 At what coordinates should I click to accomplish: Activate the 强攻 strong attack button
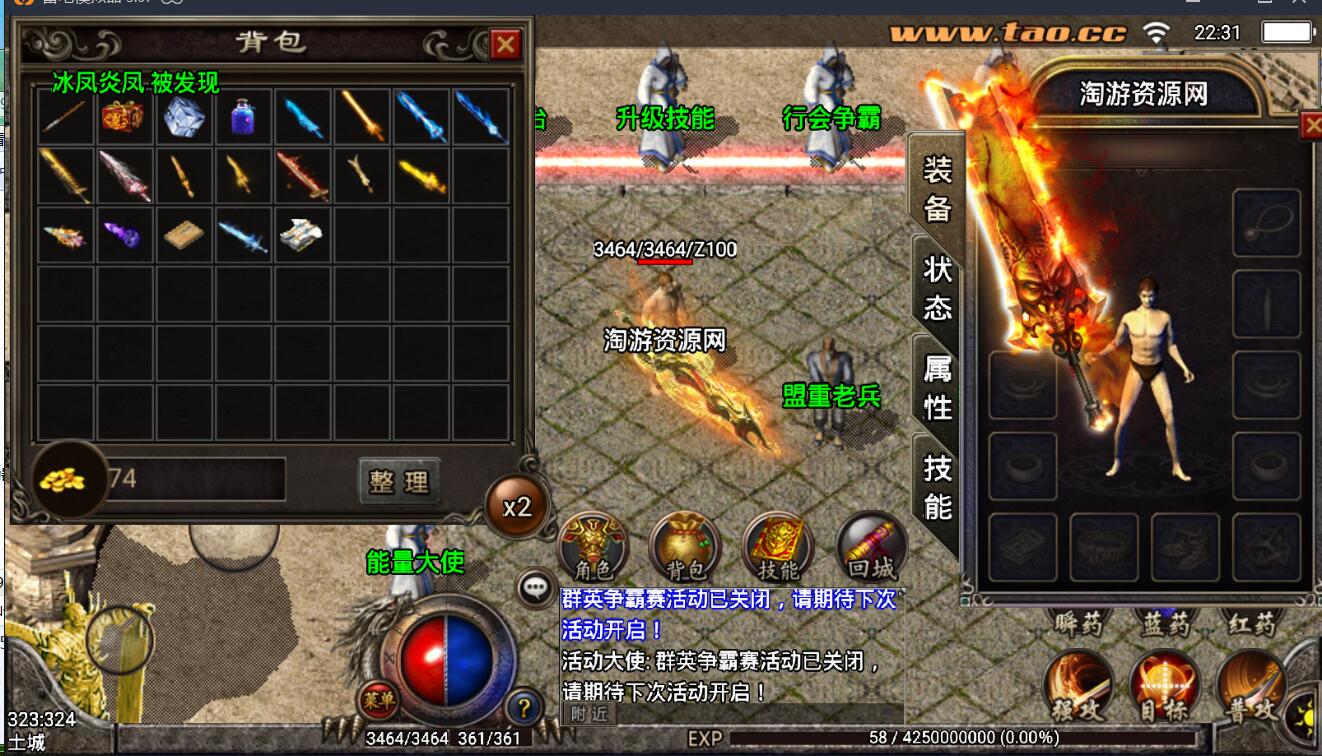click(x=1078, y=686)
